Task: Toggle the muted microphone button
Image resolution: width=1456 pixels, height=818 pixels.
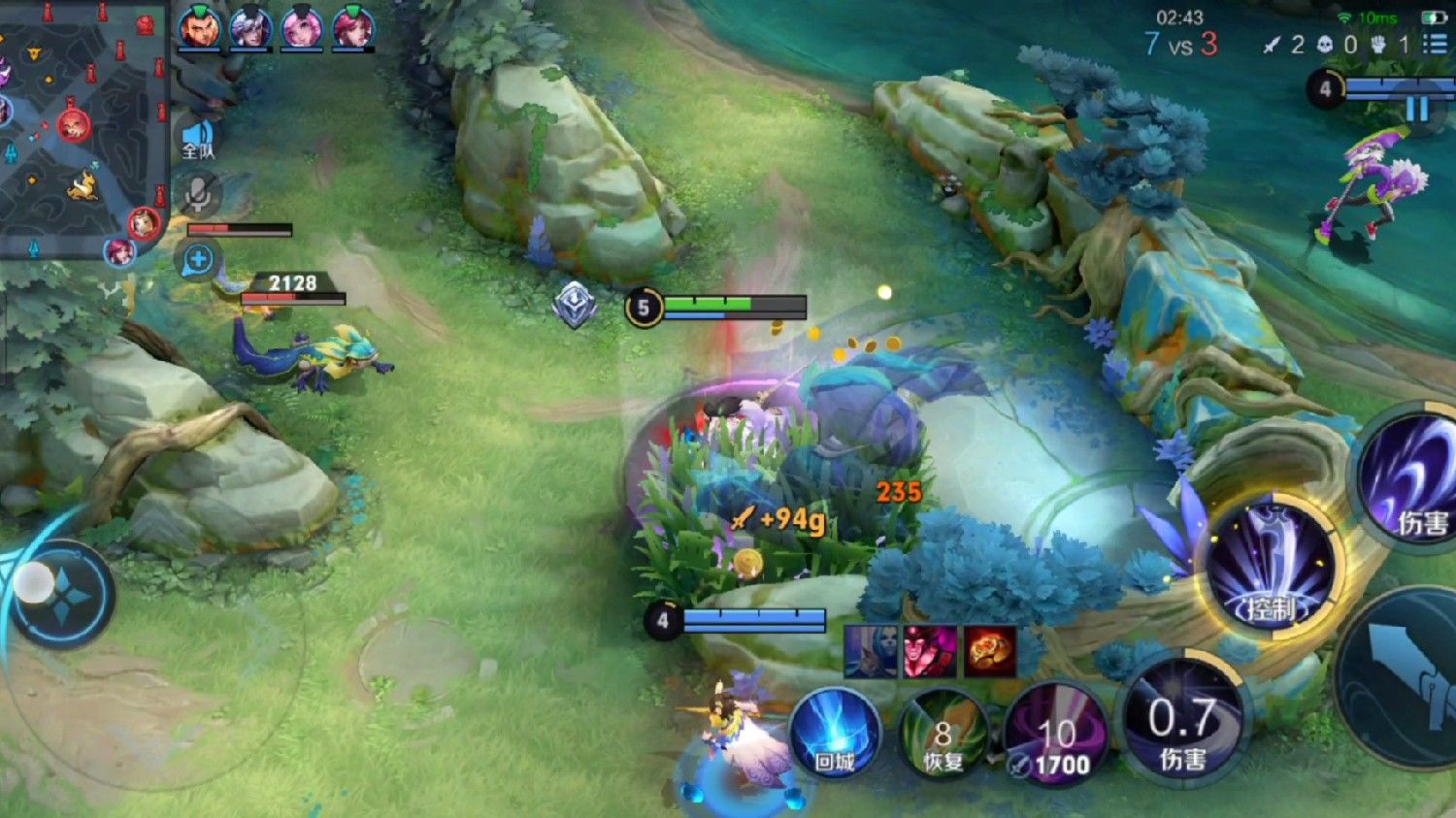Action: click(198, 195)
